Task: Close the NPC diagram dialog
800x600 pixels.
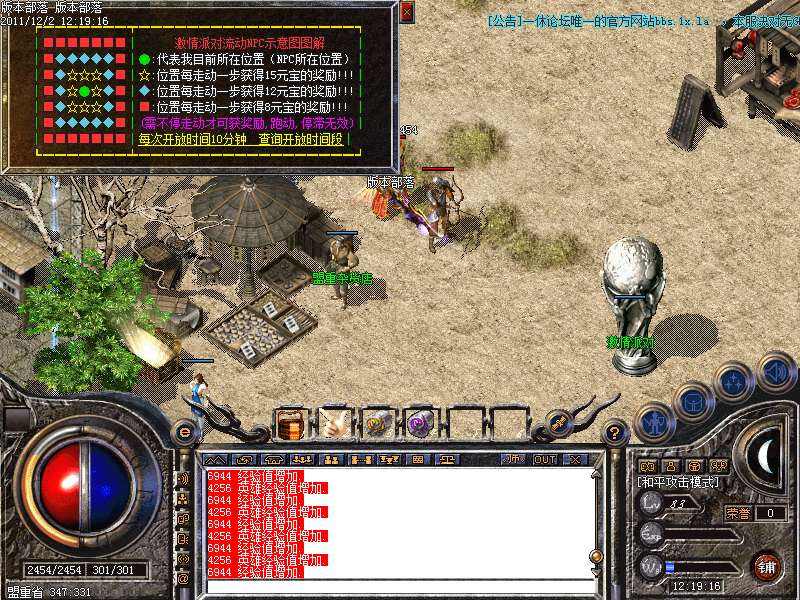Action: point(406,12)
